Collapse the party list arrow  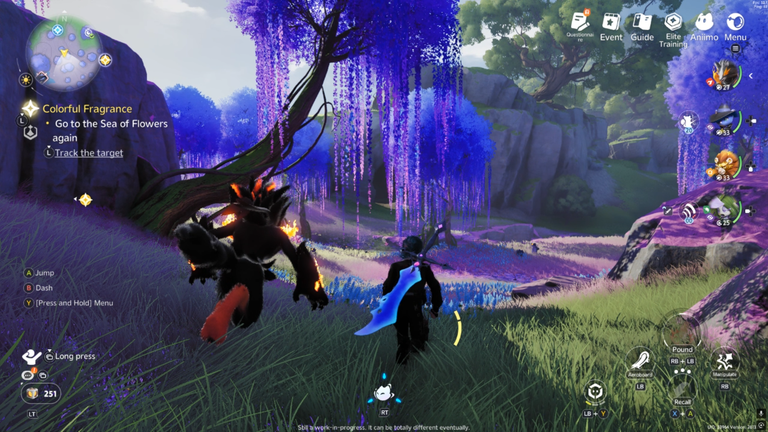coord(751,76)
